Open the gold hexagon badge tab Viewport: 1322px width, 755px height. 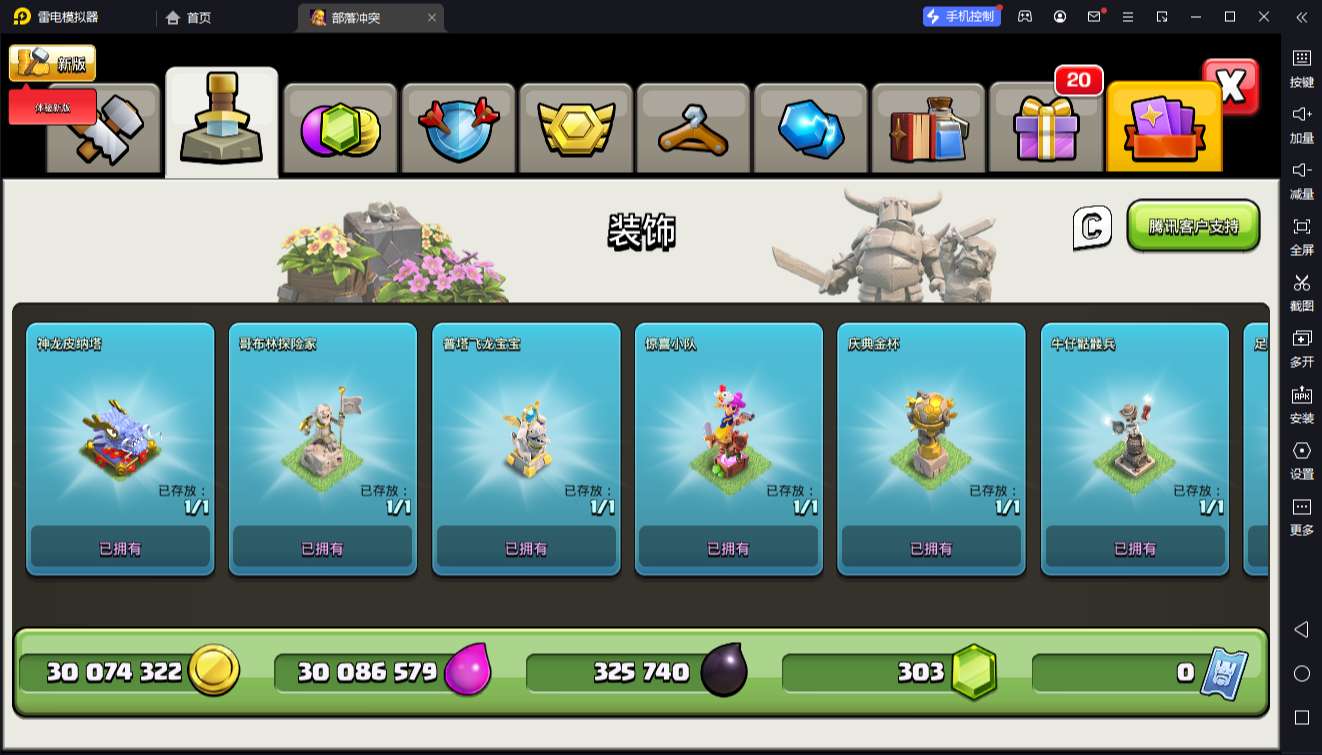pyautogui.click(x=575, y=130)
